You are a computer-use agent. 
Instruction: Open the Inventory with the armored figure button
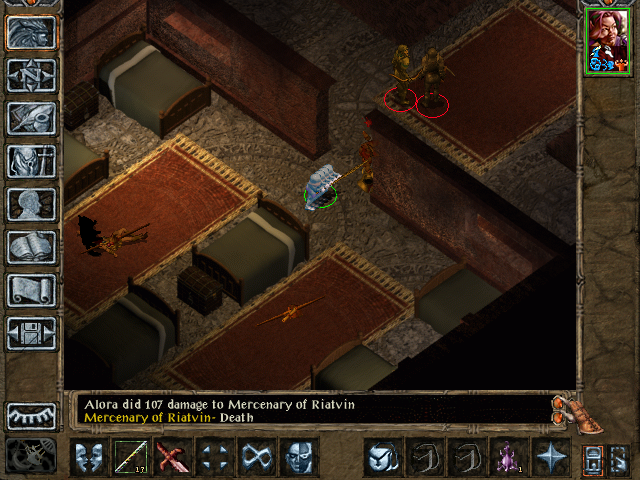(x=32, y=161)
